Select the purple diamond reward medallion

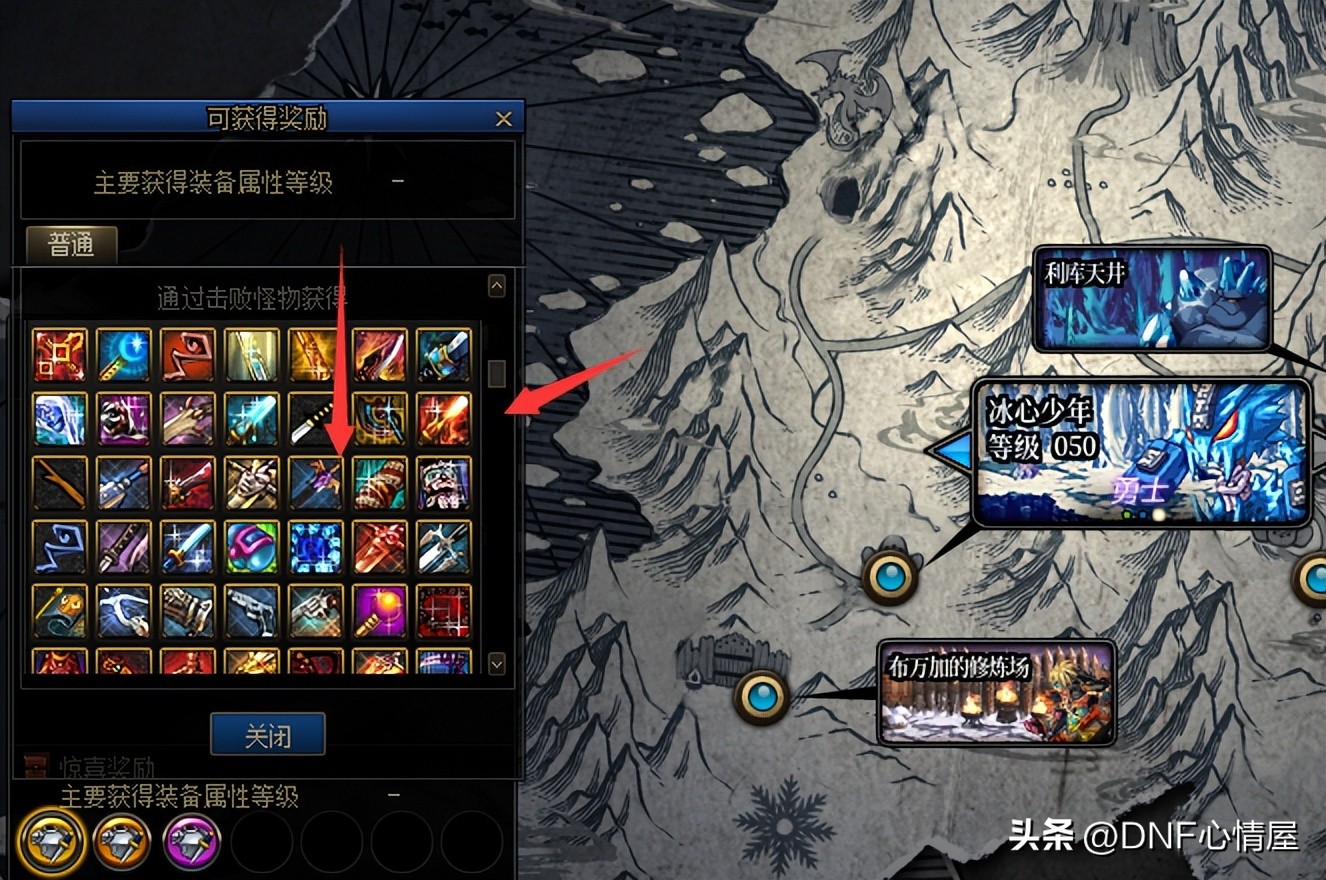[192, 842]
